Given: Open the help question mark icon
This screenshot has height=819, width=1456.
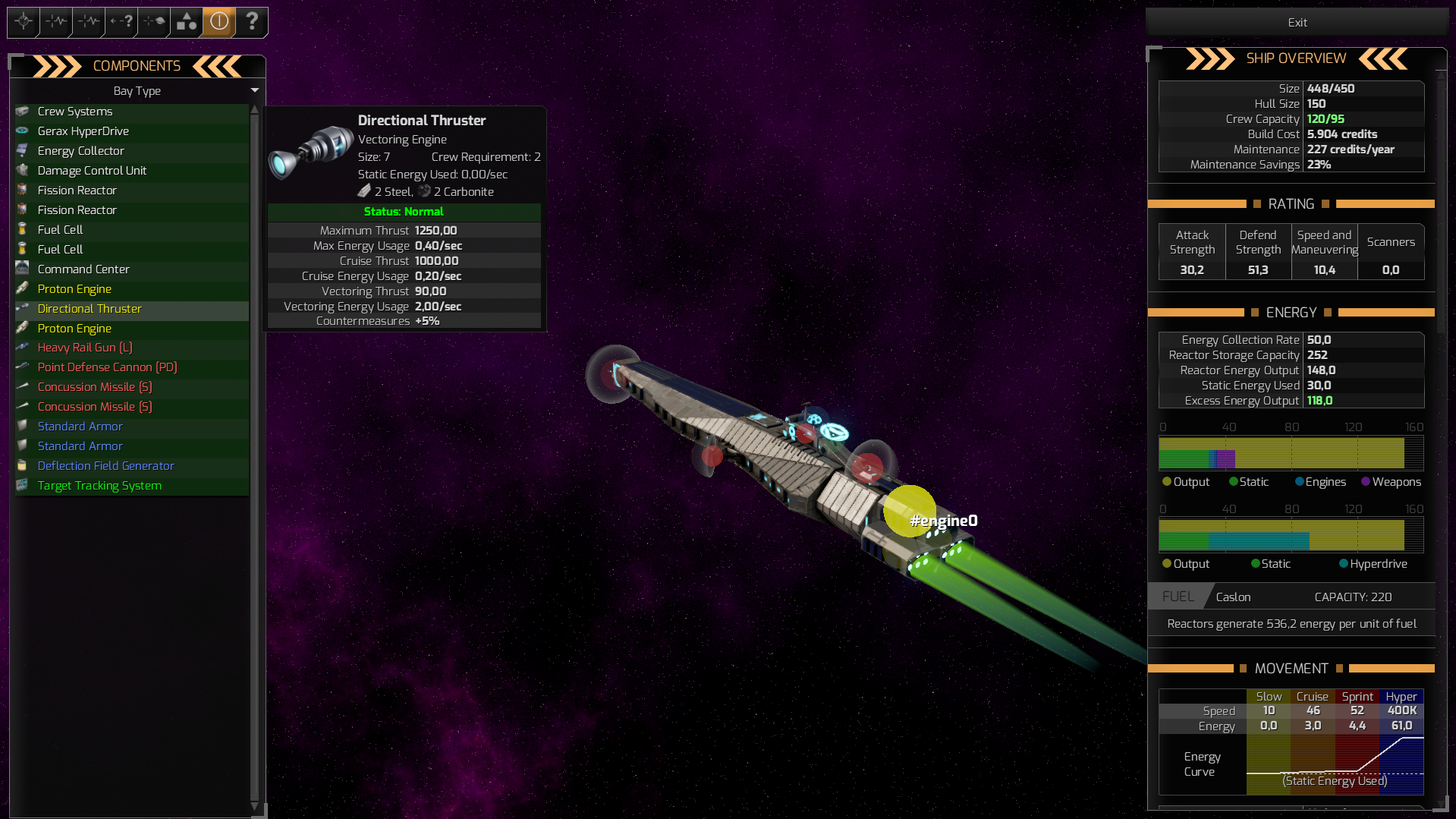Looking at the screenshot, I should (252, 22).
